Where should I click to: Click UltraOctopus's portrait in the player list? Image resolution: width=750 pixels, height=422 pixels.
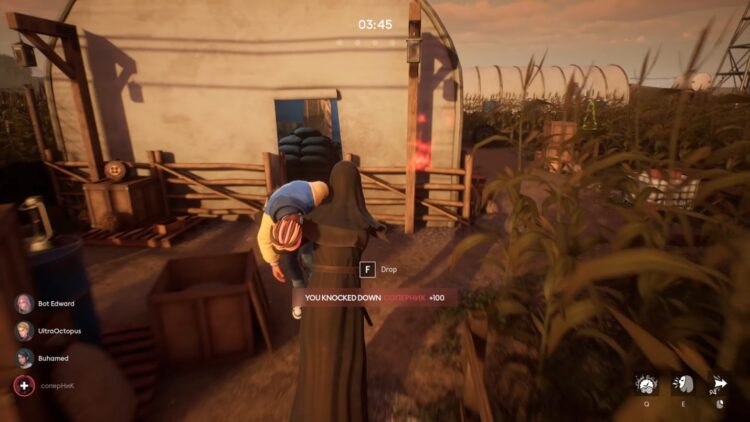pos(23,331)
